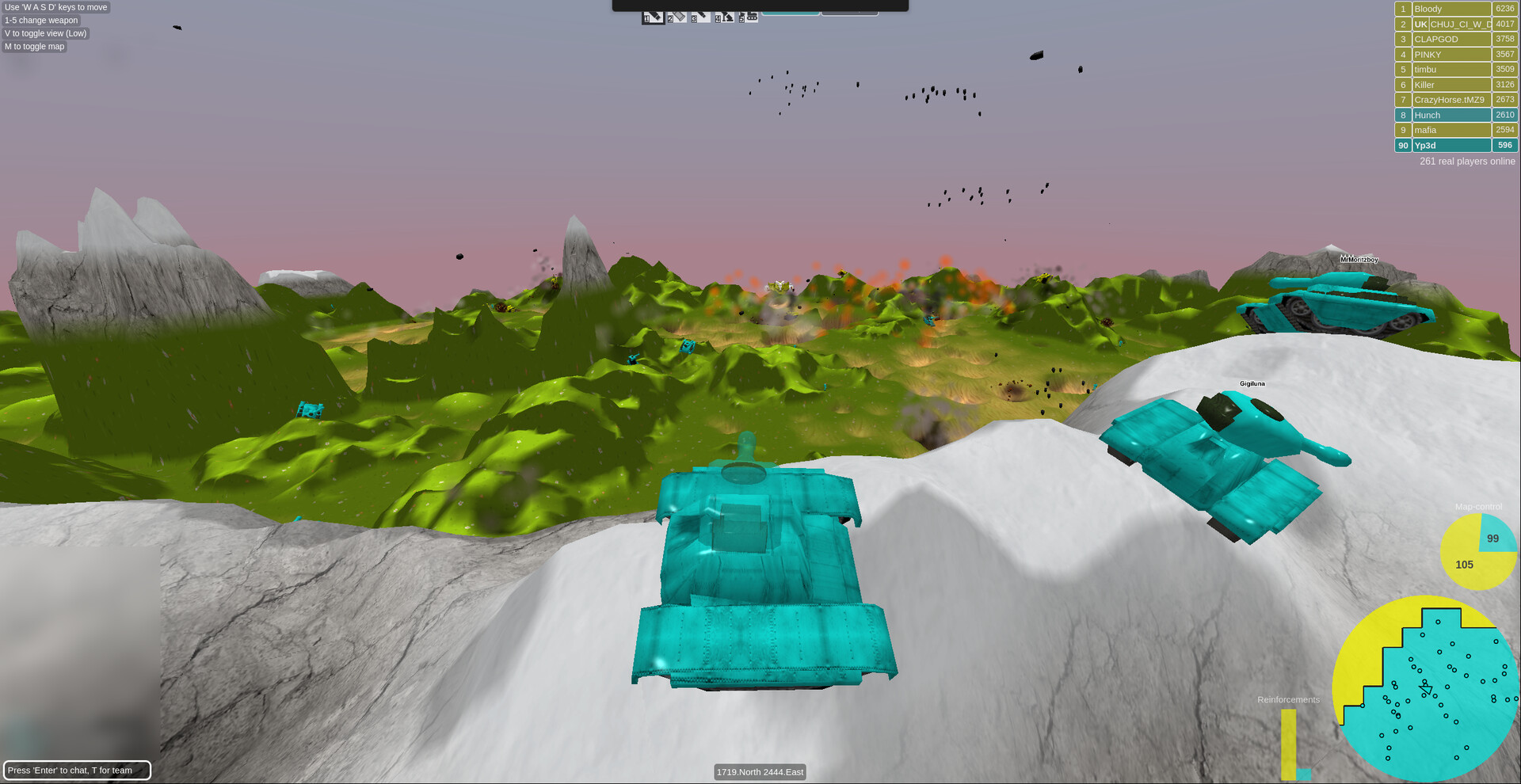Screen dimensions: 1521x784
Task: Expand leaderboard row for CrazyHorse.tMZ9
Action: click(x=1451, y=100)
